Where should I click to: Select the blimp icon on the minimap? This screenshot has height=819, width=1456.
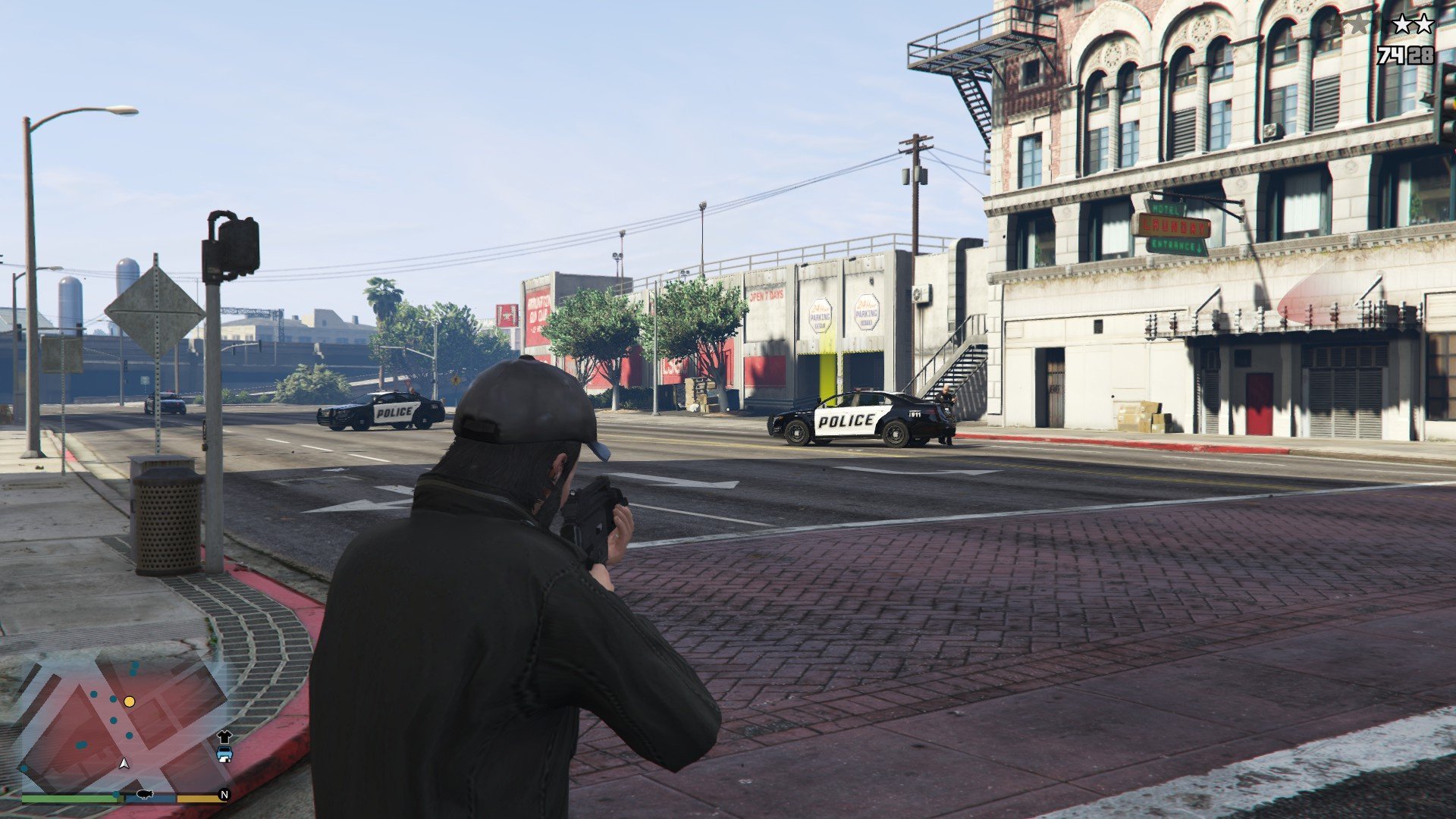[144, 795]
